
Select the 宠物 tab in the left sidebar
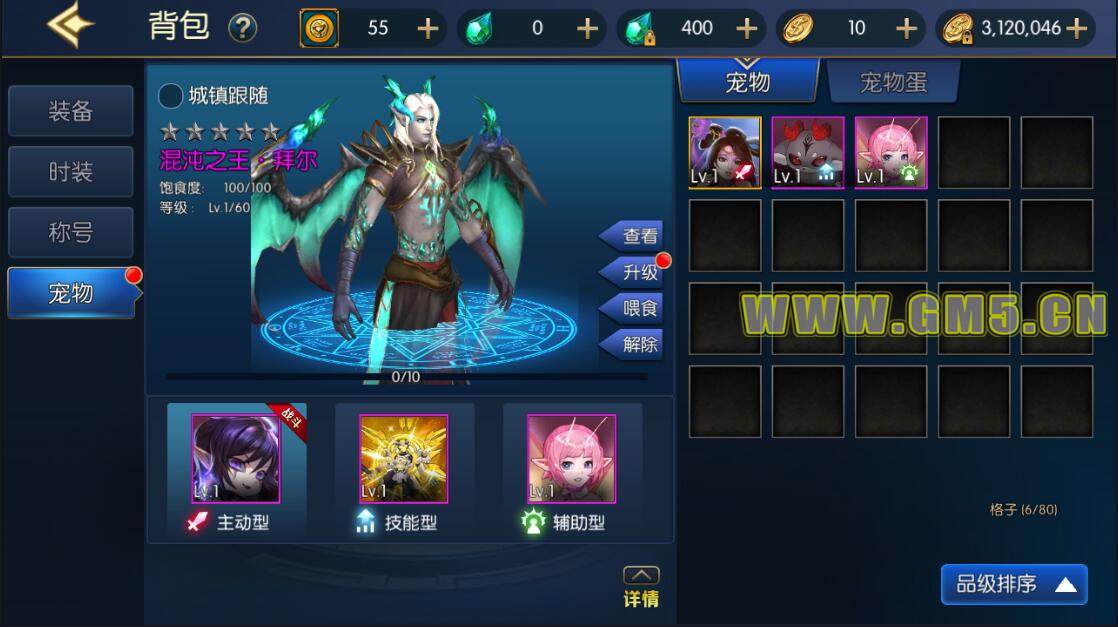70,292
